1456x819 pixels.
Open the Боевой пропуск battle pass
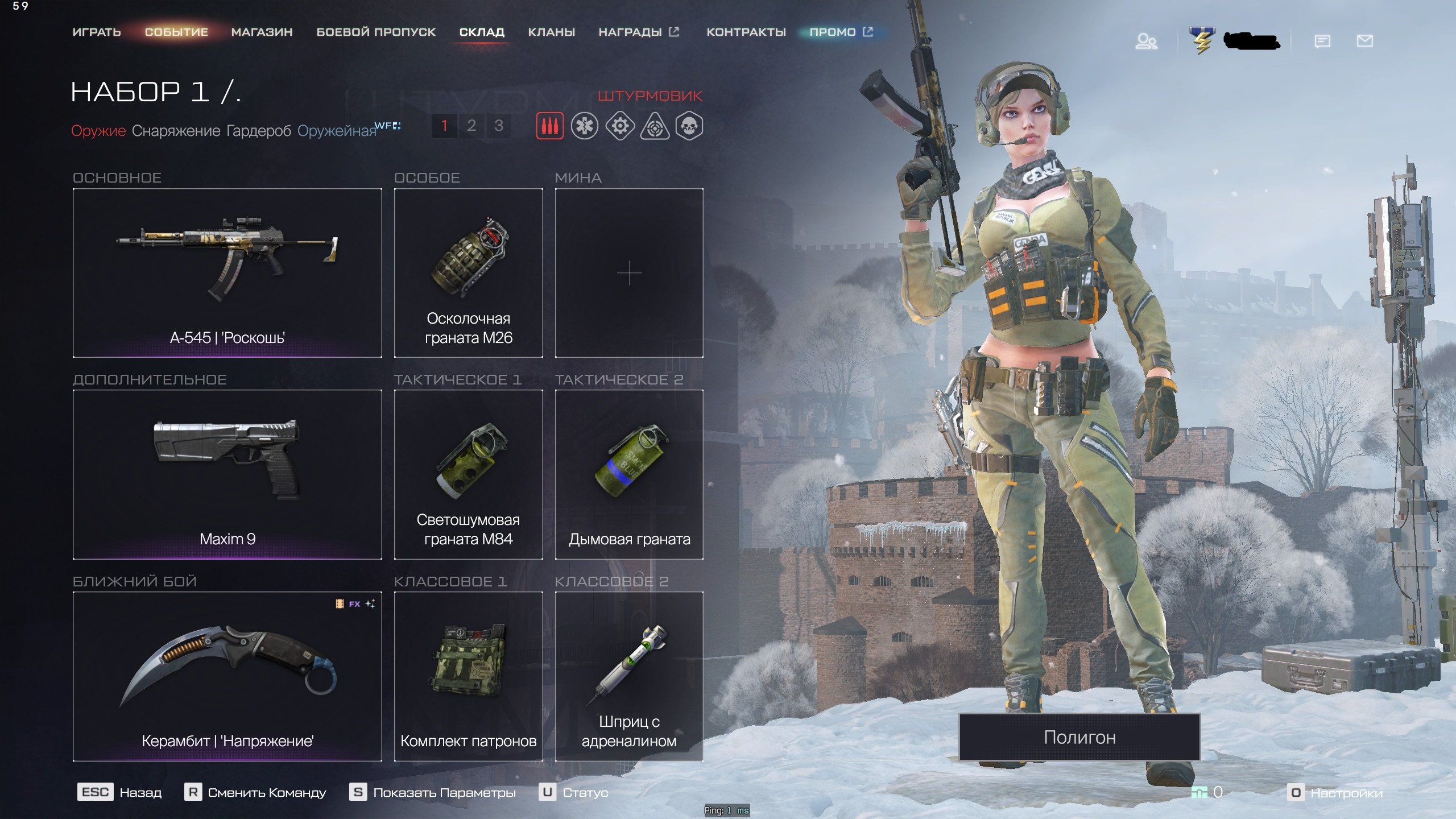376,32
